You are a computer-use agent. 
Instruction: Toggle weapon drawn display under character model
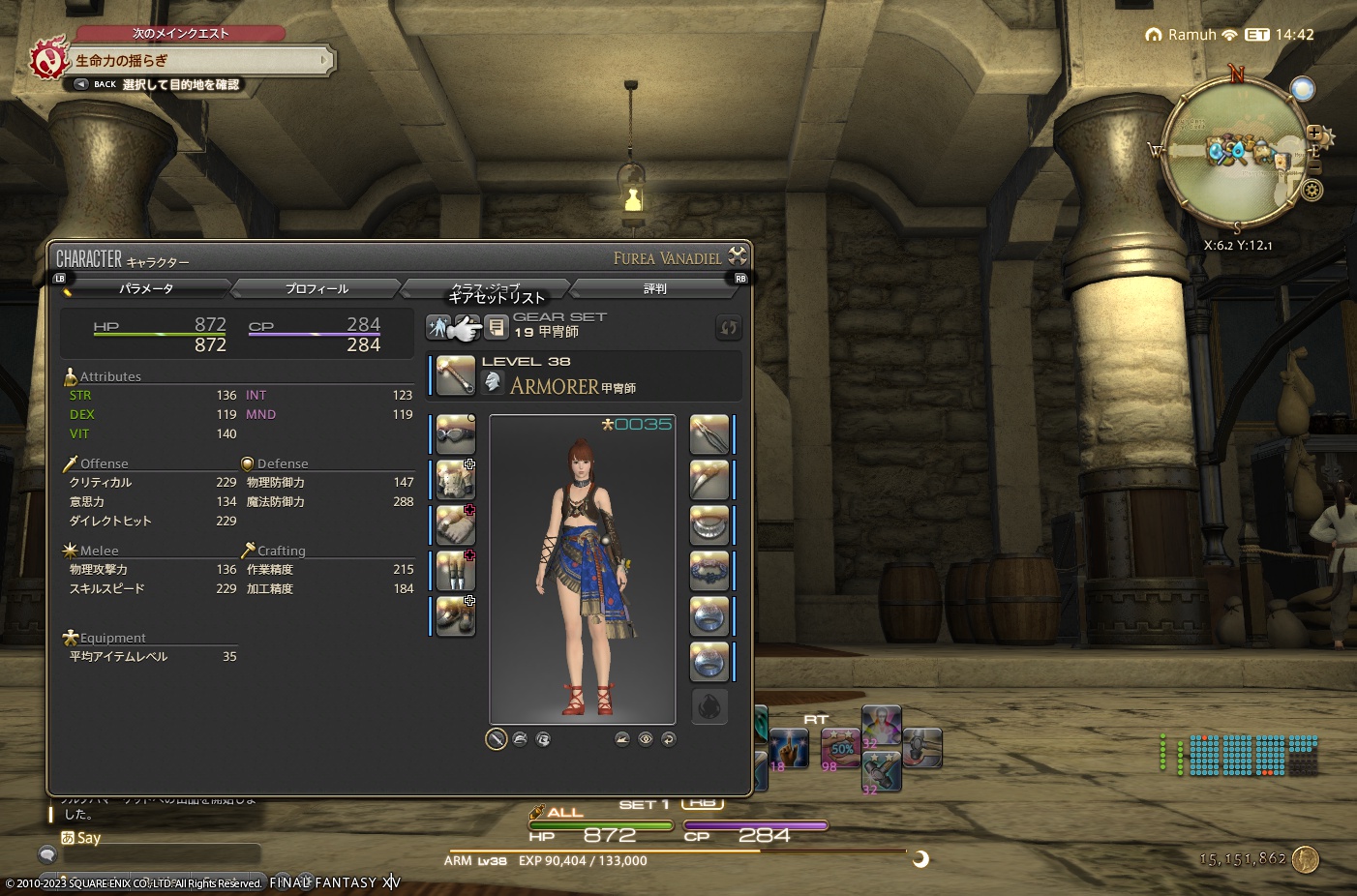[x=498, y=738]
